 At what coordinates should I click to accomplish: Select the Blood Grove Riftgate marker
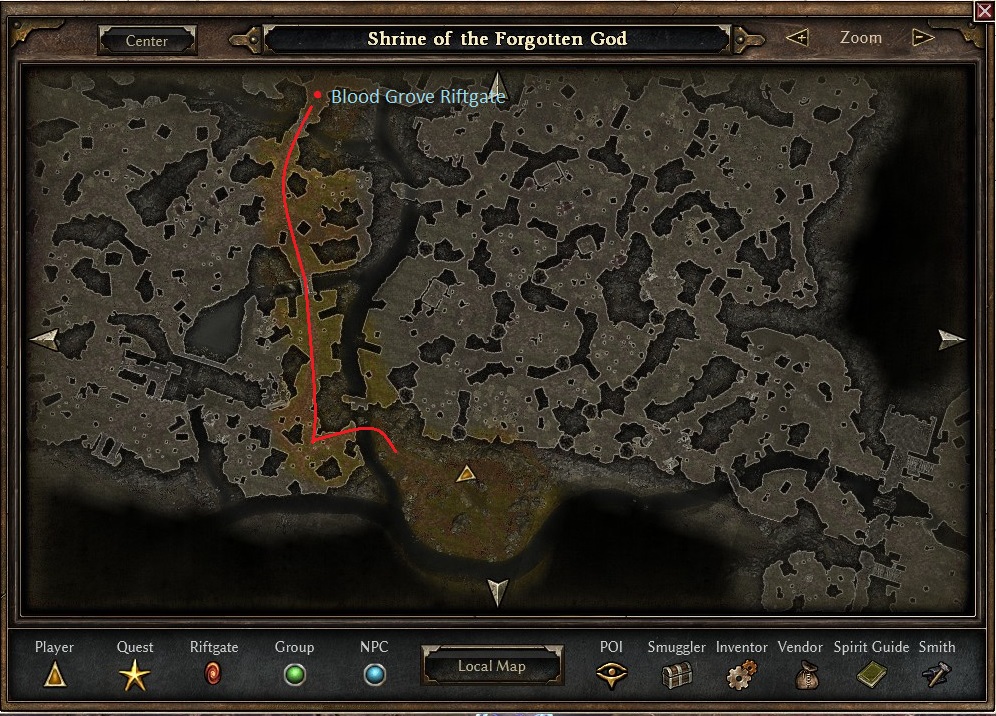pos(318,95)
